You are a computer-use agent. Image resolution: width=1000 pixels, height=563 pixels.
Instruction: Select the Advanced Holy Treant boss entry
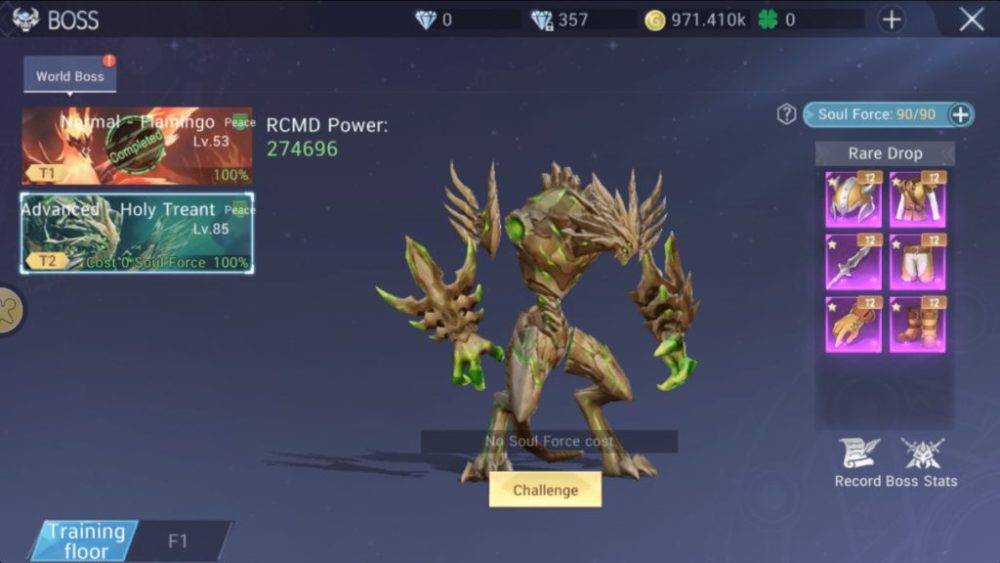click(137, 234)
